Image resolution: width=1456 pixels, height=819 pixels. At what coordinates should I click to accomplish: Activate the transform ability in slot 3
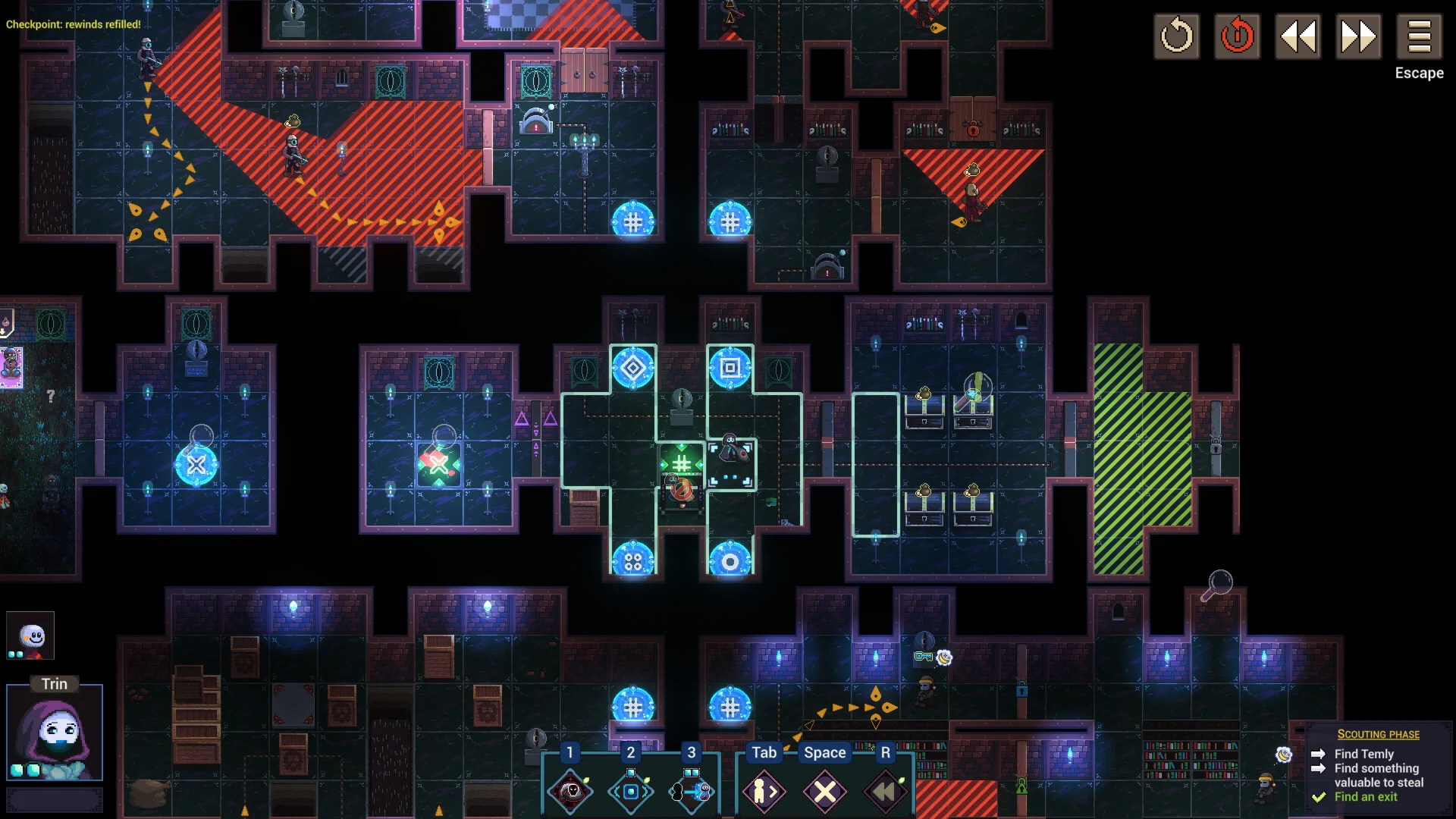point(690,790)
